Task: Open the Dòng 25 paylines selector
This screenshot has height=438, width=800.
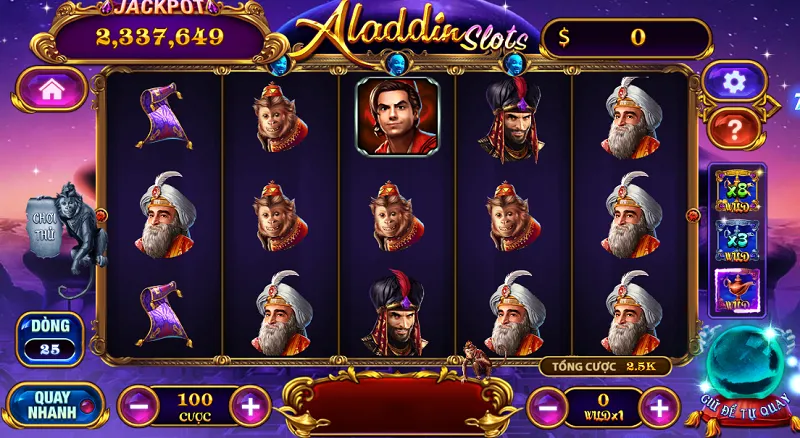Action: 49,338
